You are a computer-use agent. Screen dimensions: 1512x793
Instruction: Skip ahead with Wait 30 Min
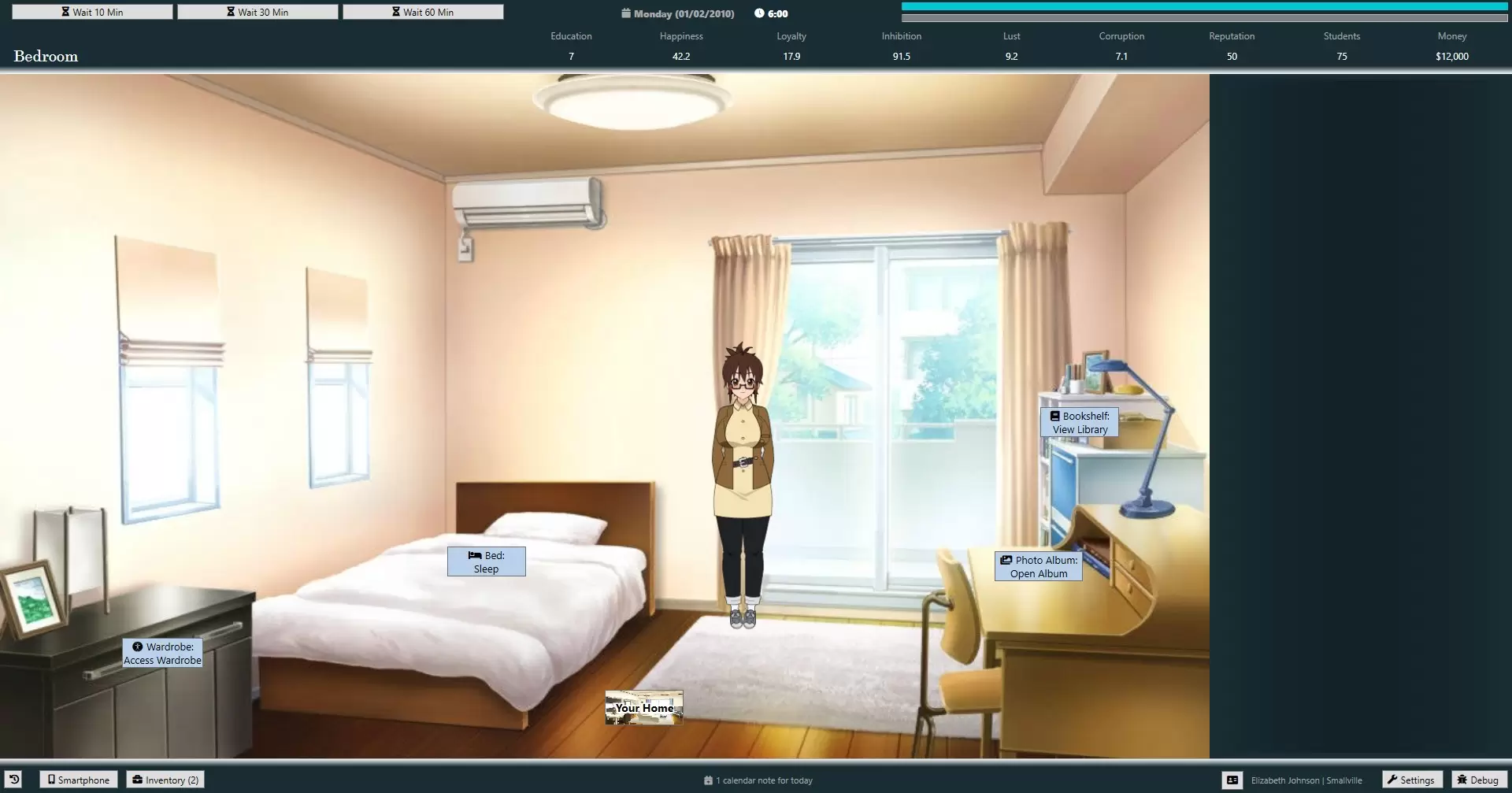[258, 12]
